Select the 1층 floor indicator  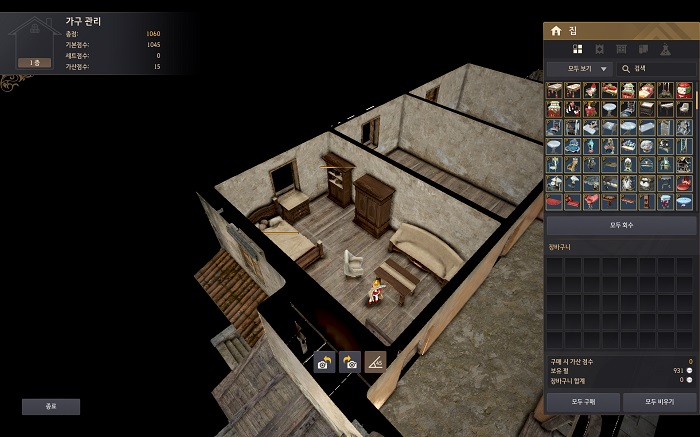pos(35,62)
